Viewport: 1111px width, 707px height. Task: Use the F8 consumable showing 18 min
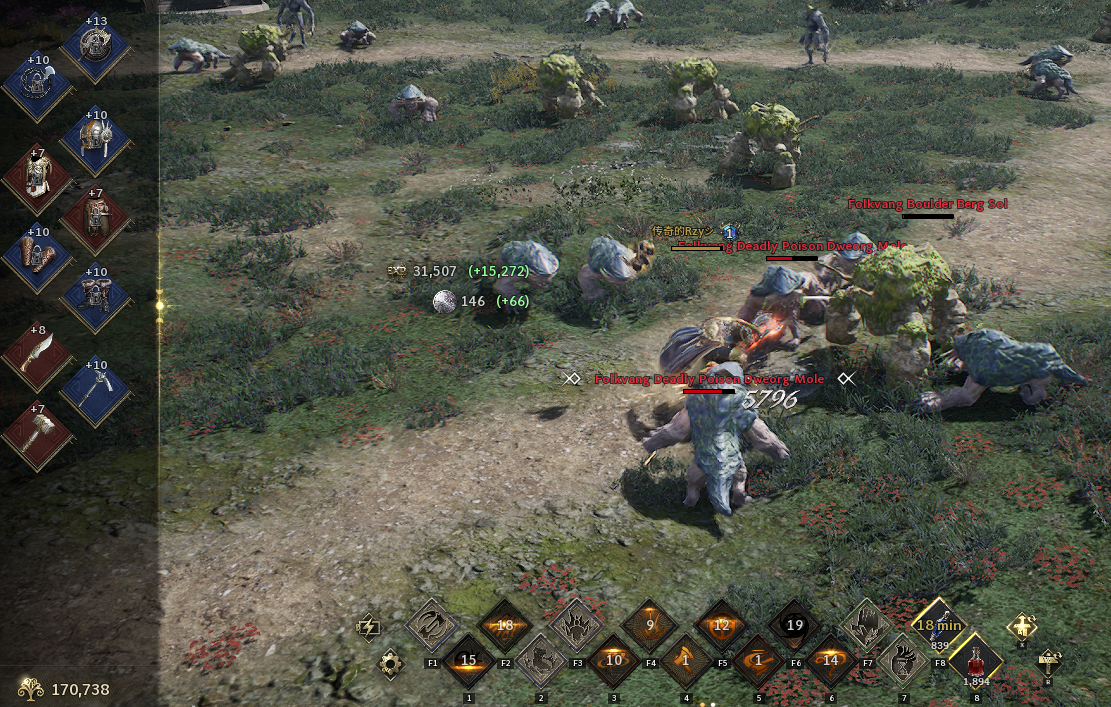pyautogui.click(x=939, y=625)
